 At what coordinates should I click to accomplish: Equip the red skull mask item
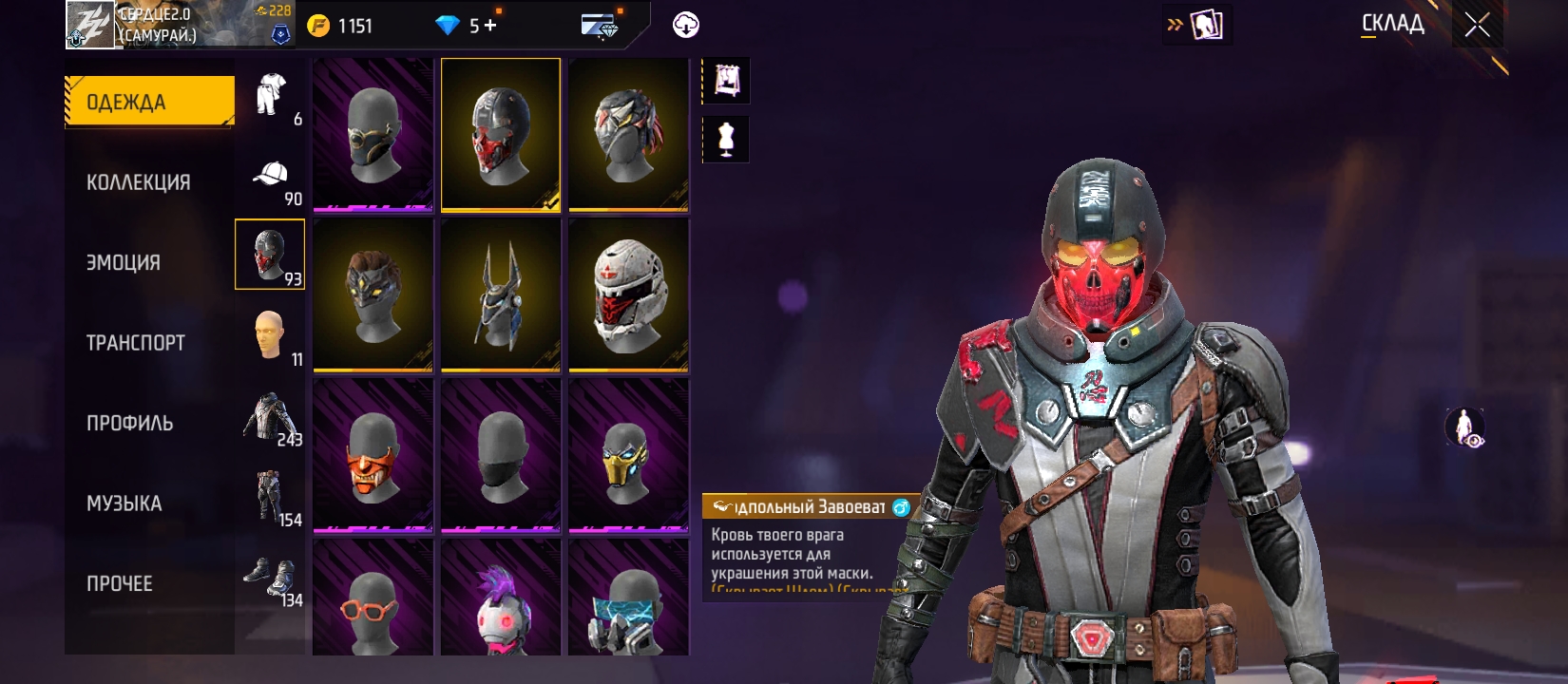[501, 135]
